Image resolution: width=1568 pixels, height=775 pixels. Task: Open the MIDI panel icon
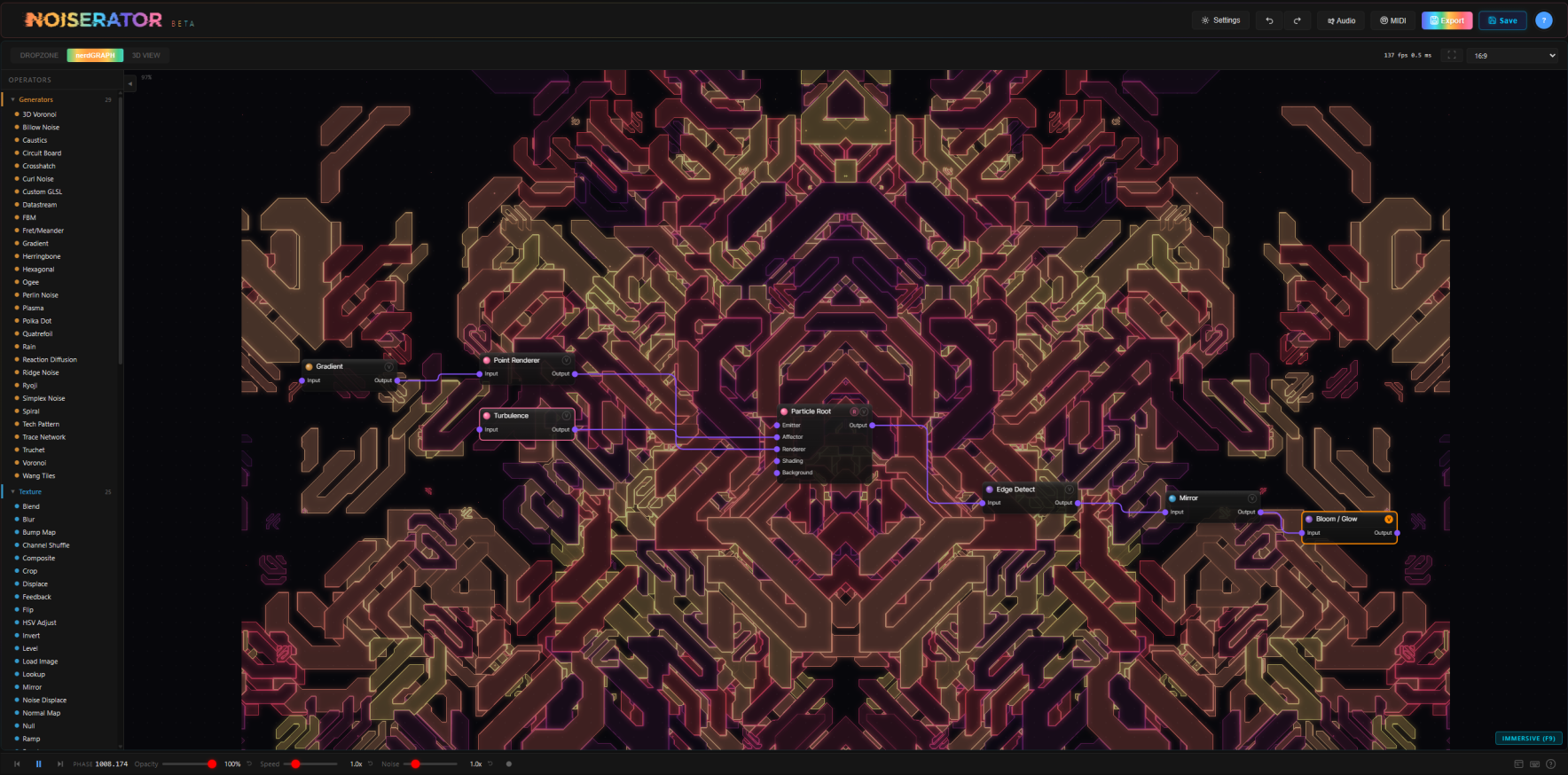click(x=1392, y=20)
